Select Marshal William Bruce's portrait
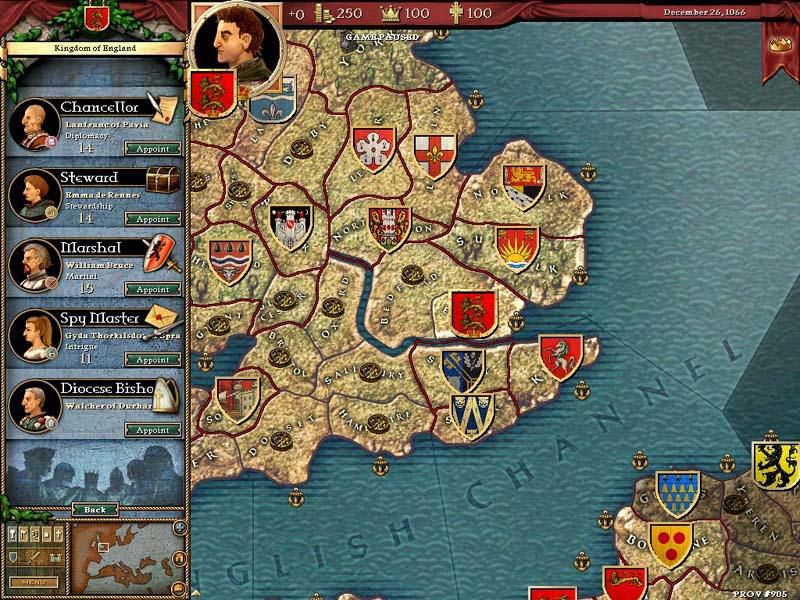 34,265
